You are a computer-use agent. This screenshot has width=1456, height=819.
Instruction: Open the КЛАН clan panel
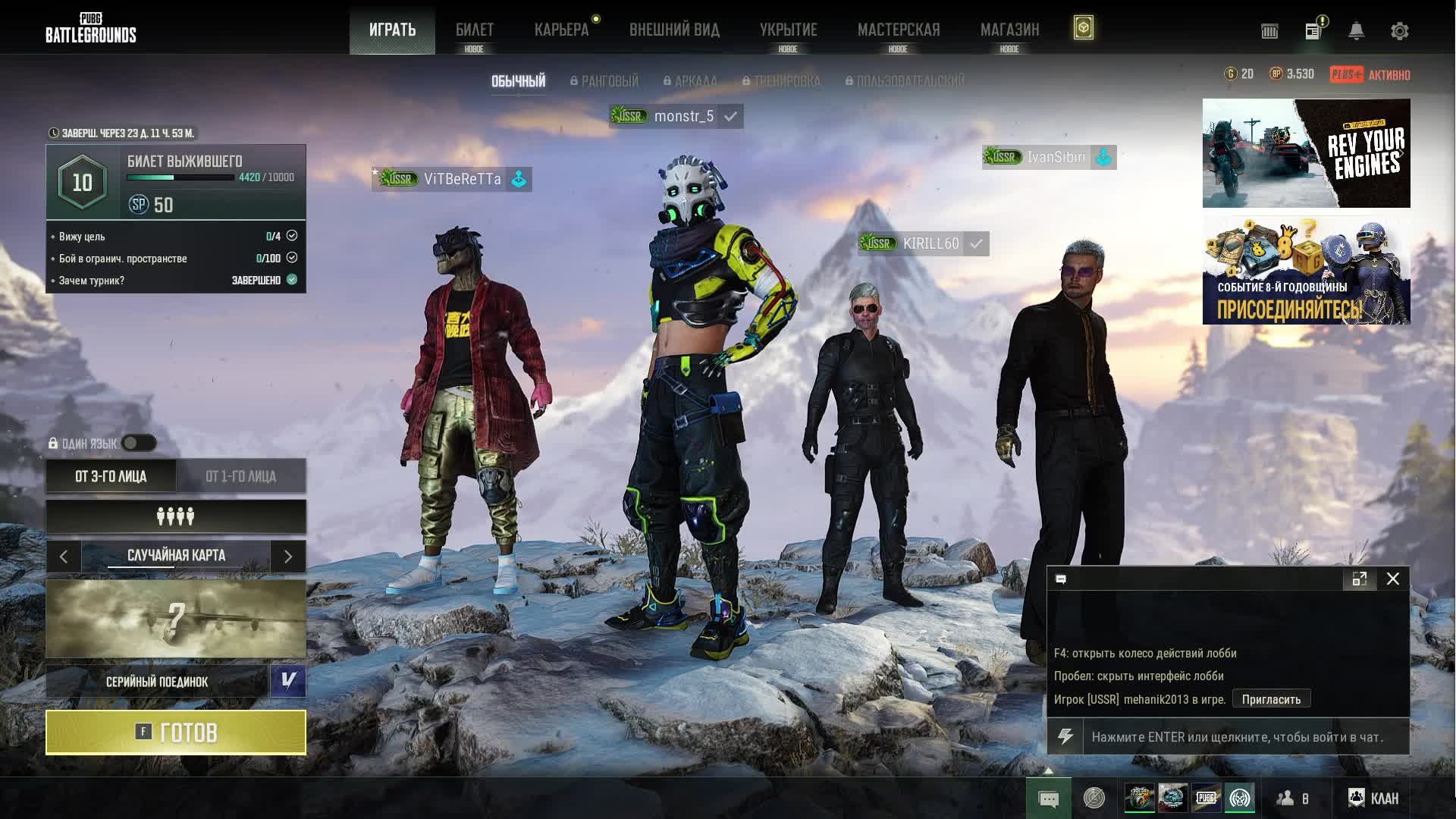click(x=1373, y=798)
